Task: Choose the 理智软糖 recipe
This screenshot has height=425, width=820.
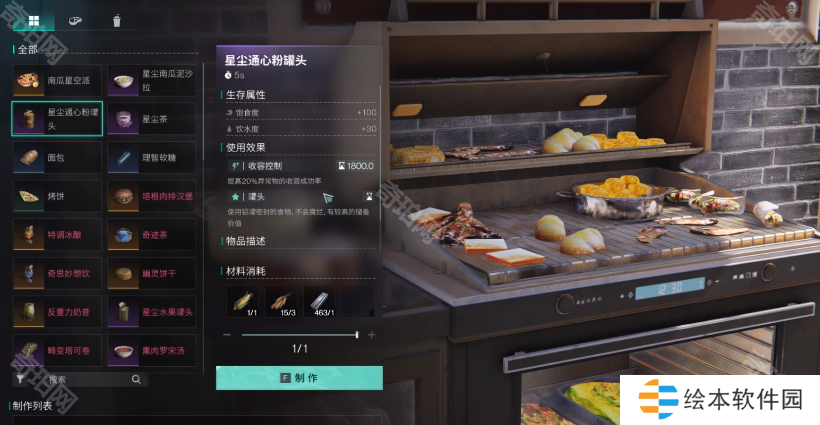Action: click(150, 157)
